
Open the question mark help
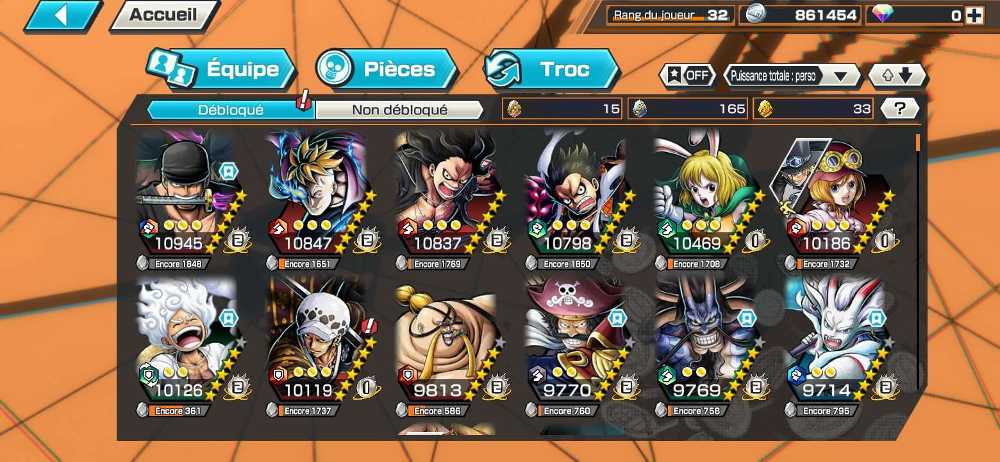pos(900,109)
